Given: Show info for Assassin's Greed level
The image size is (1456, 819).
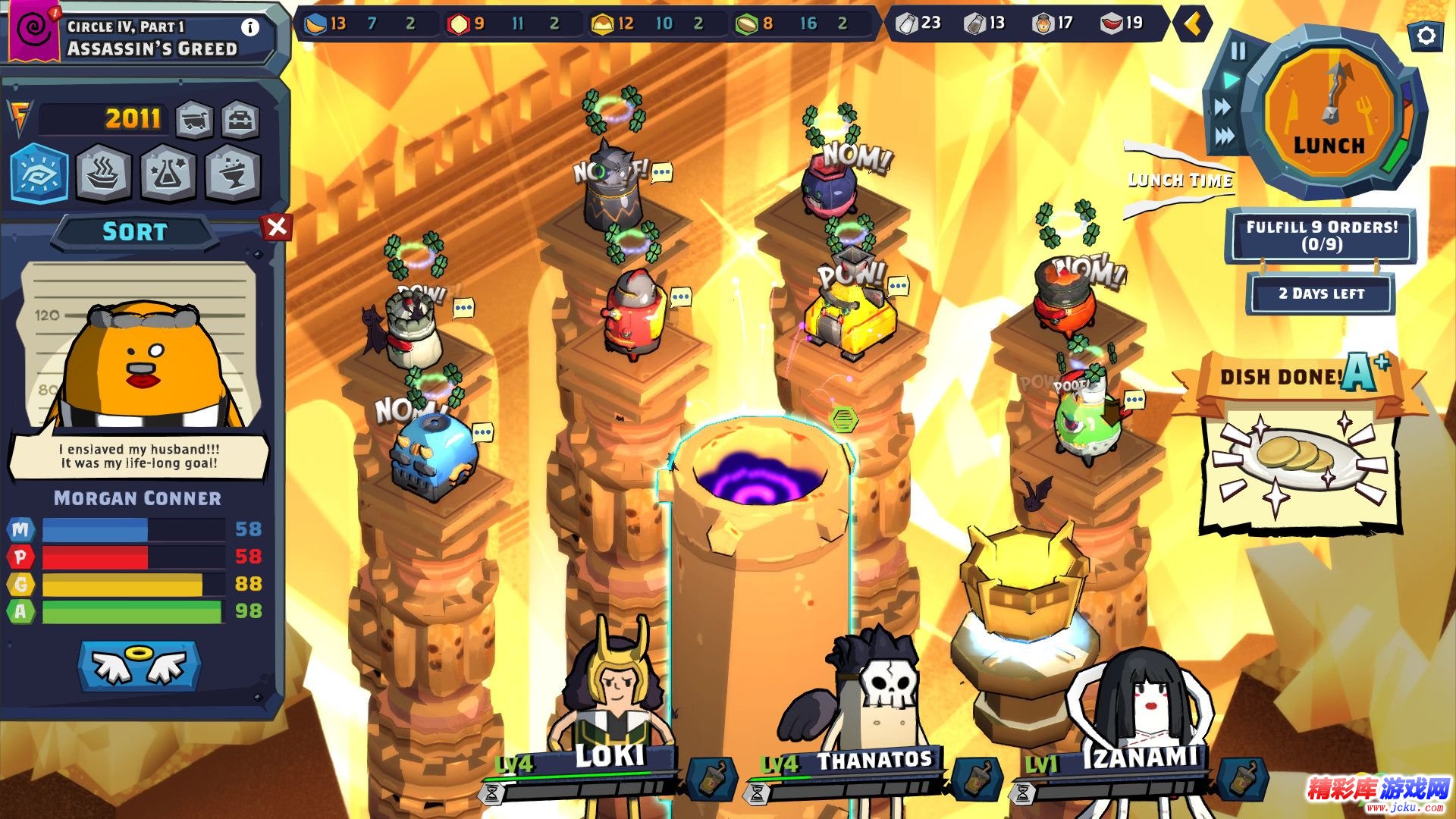Looking at the screenshot, I should (249, 27).
